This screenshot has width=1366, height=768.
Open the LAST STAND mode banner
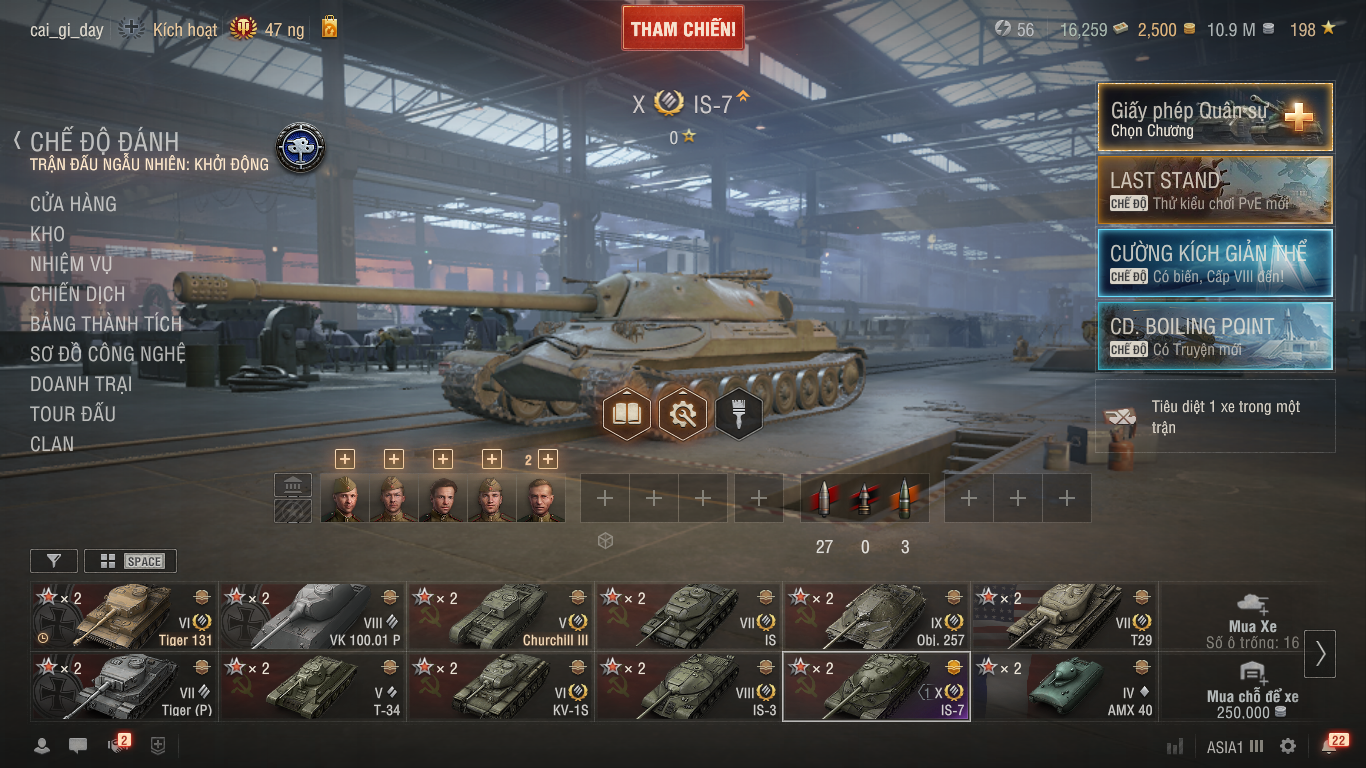tap(1215, 190)
